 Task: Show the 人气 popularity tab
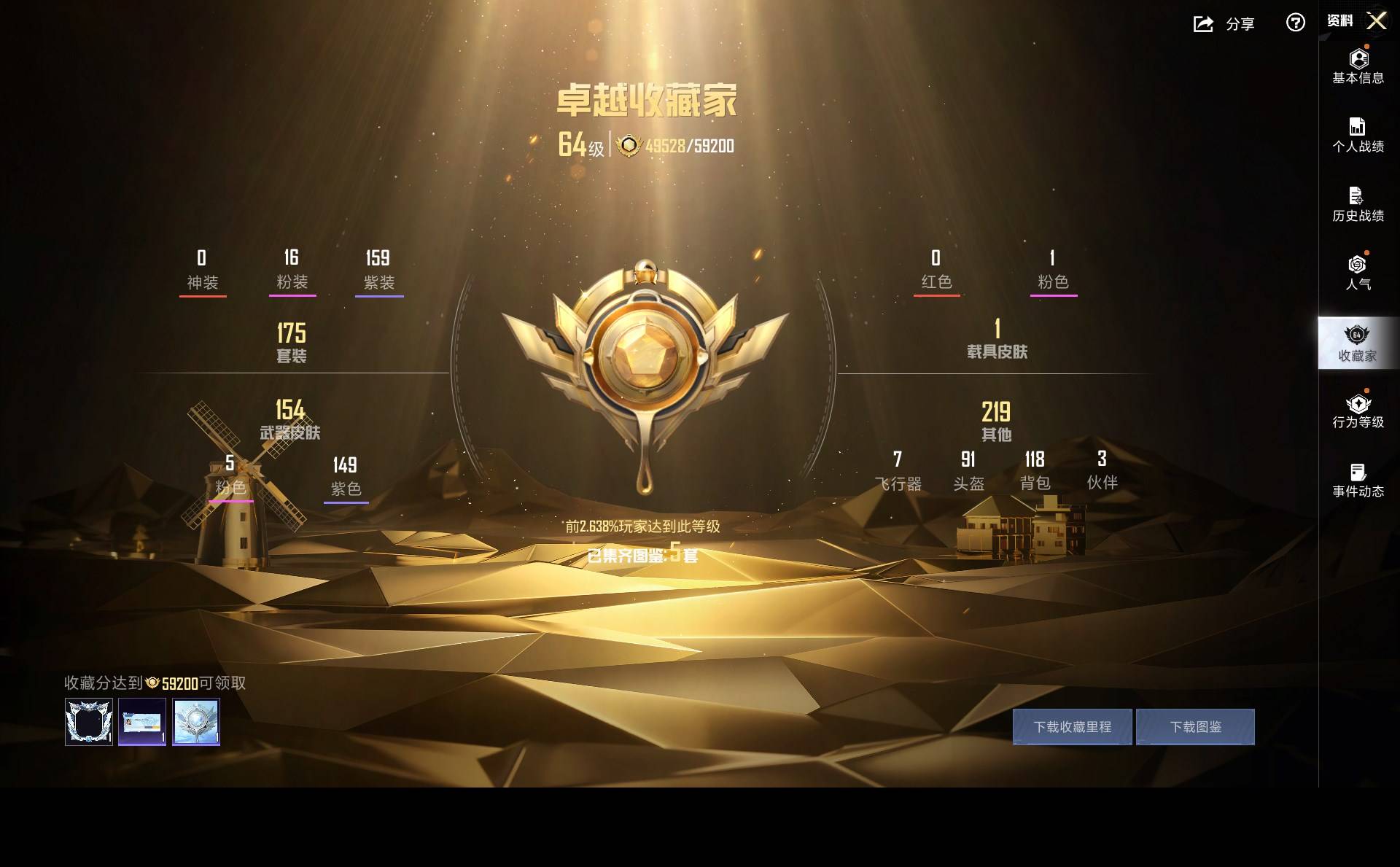point(1358,272)
